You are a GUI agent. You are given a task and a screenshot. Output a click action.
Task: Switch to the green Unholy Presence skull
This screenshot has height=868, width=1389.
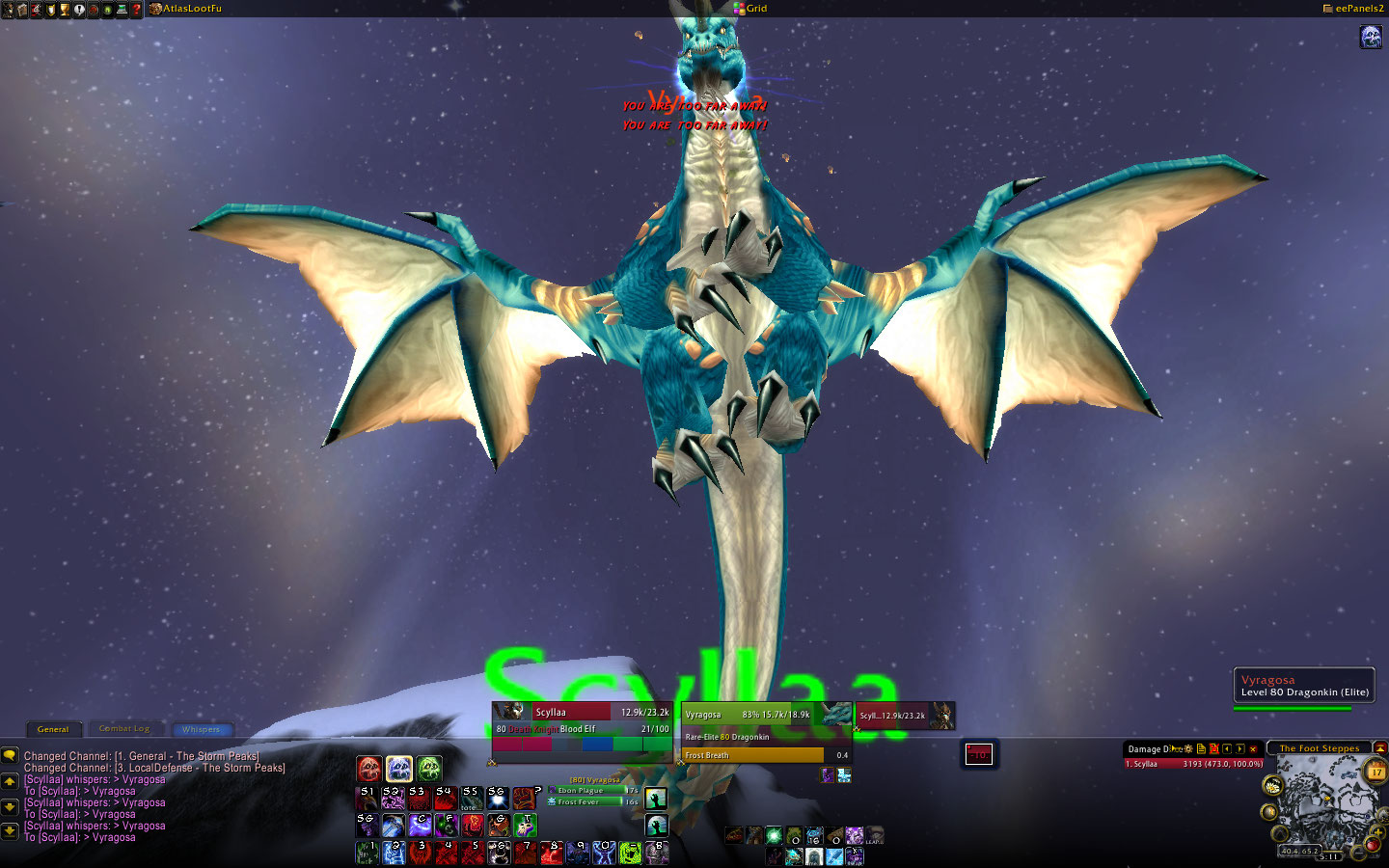tap(429, 769)
